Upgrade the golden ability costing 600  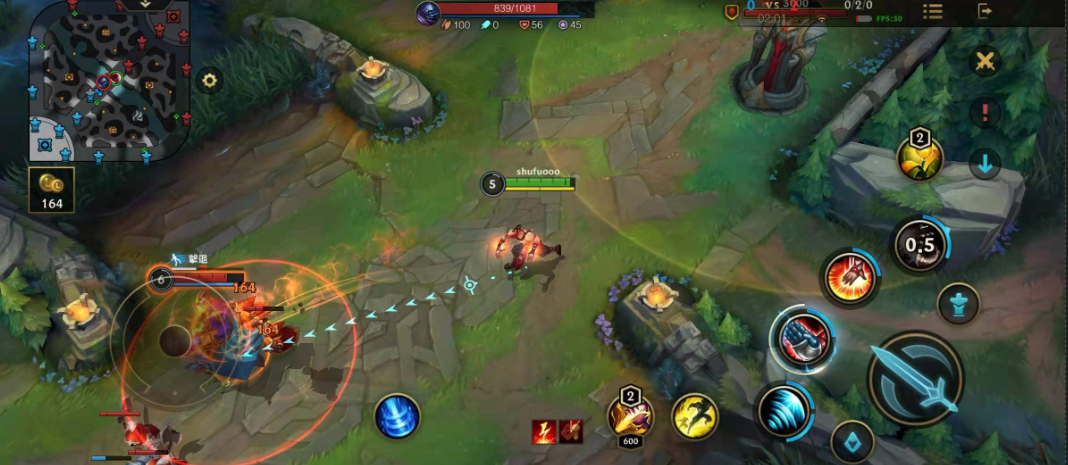click(630, 414)
